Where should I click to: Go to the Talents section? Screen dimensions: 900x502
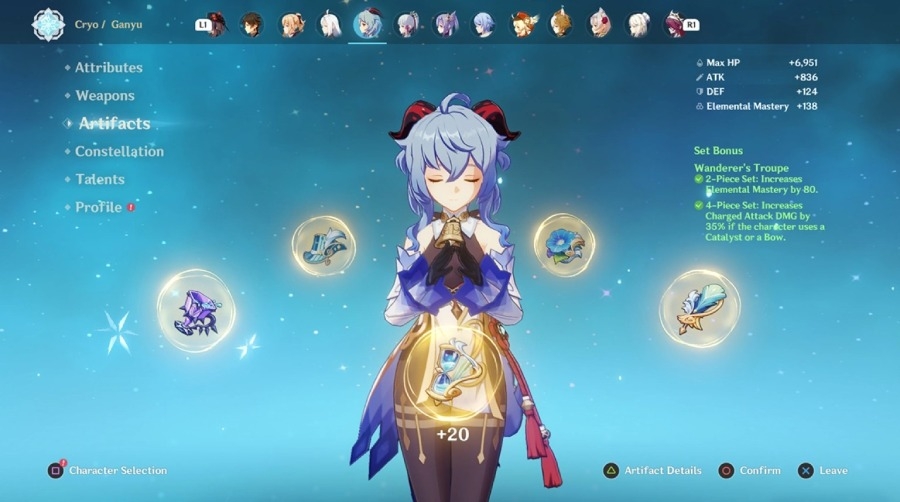[100, 180]
